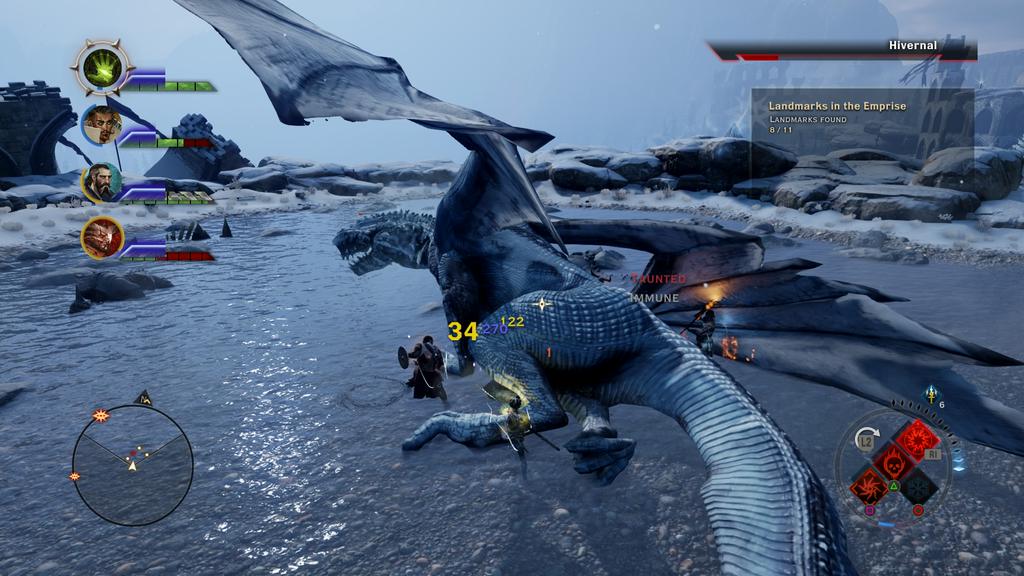
Task: Use the healing potion trident icon
Action: pos(931,396)
